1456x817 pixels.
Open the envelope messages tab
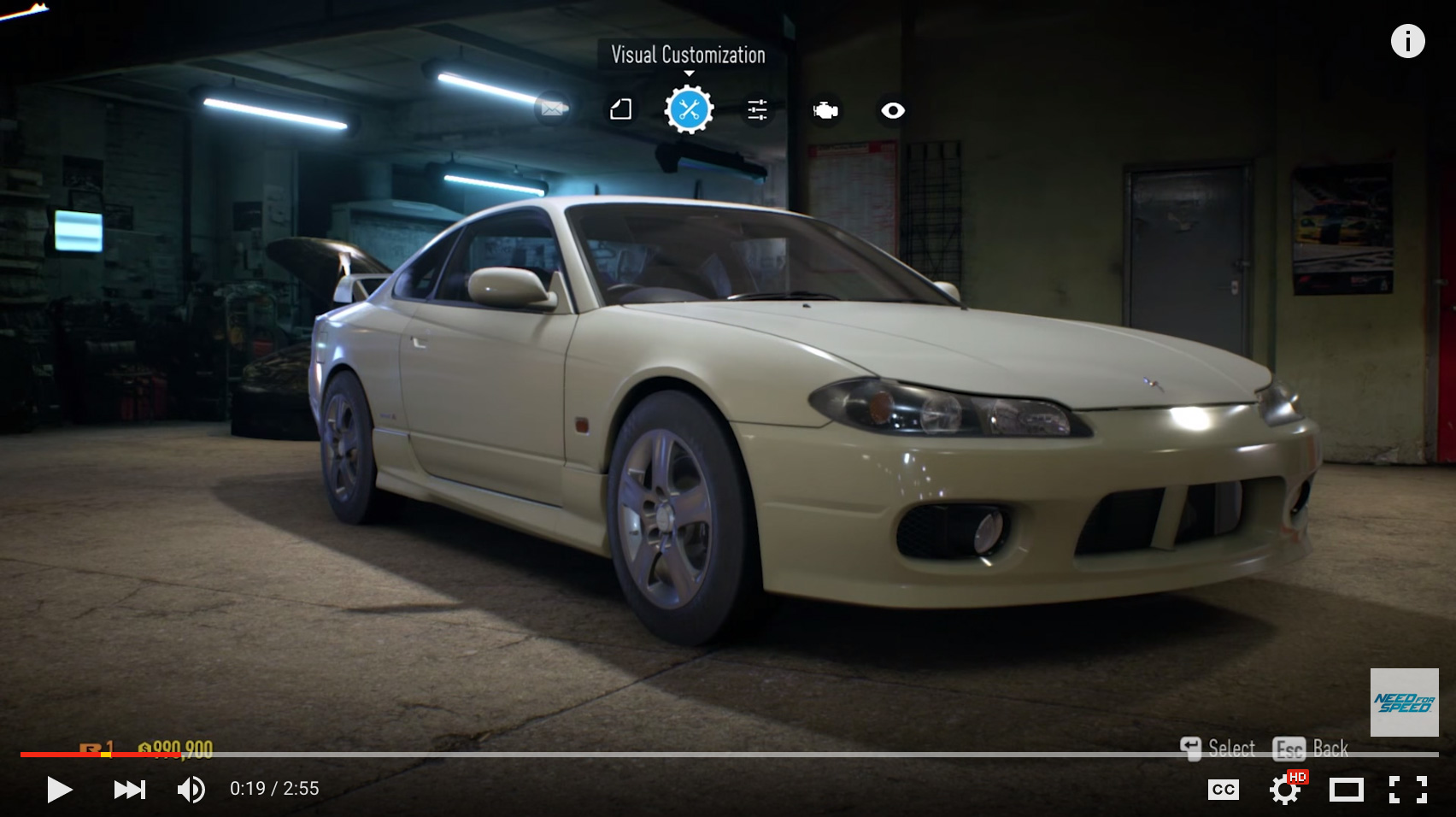[552, 109]
